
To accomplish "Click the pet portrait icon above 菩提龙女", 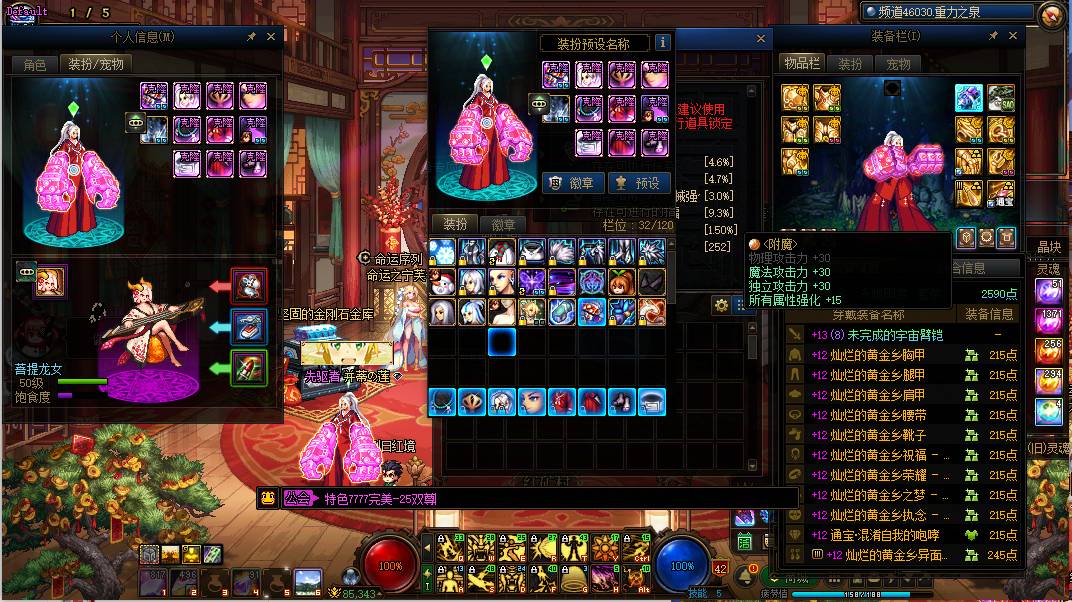I will tap(50, 281).
